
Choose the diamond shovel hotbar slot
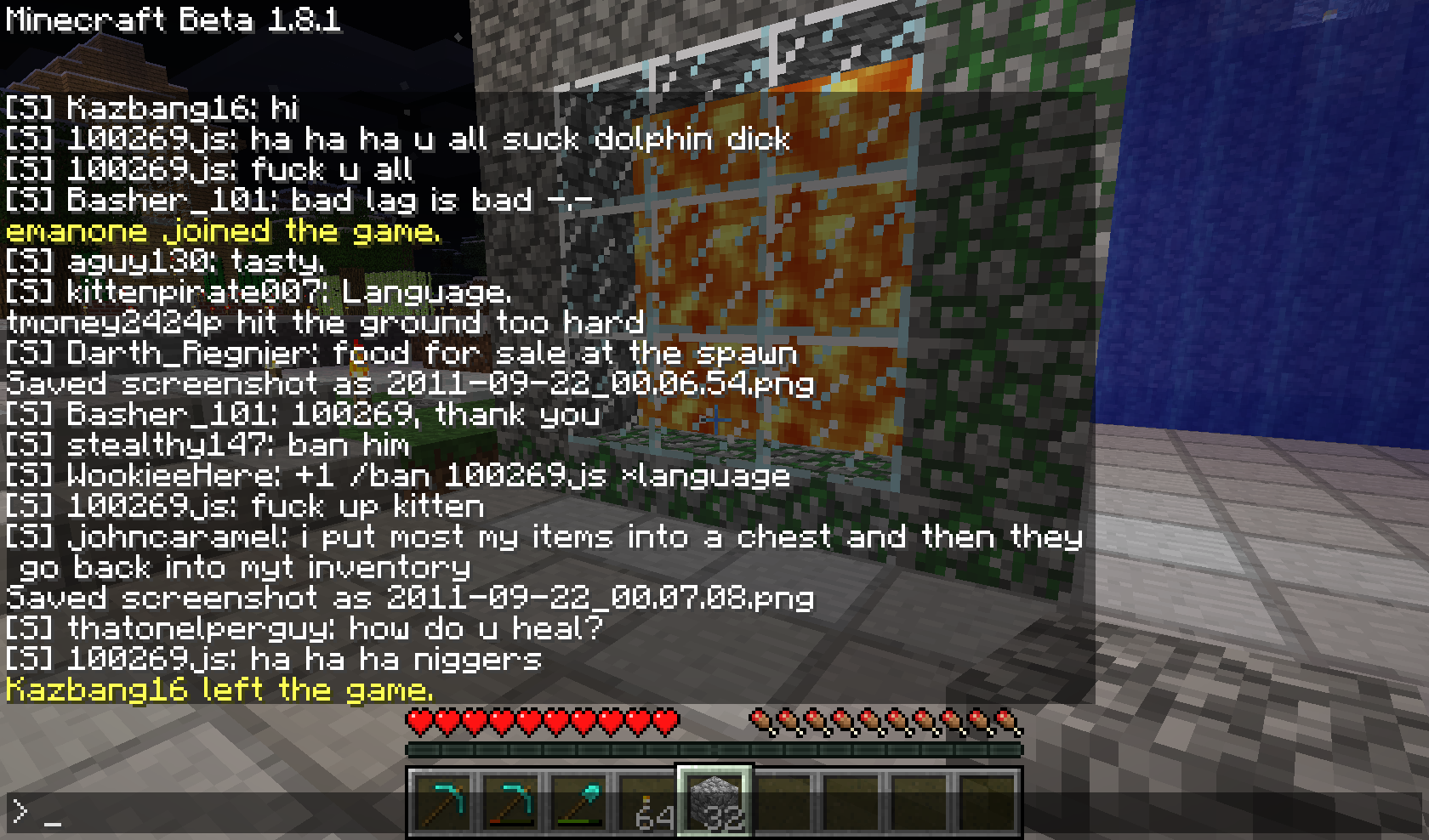579,802
